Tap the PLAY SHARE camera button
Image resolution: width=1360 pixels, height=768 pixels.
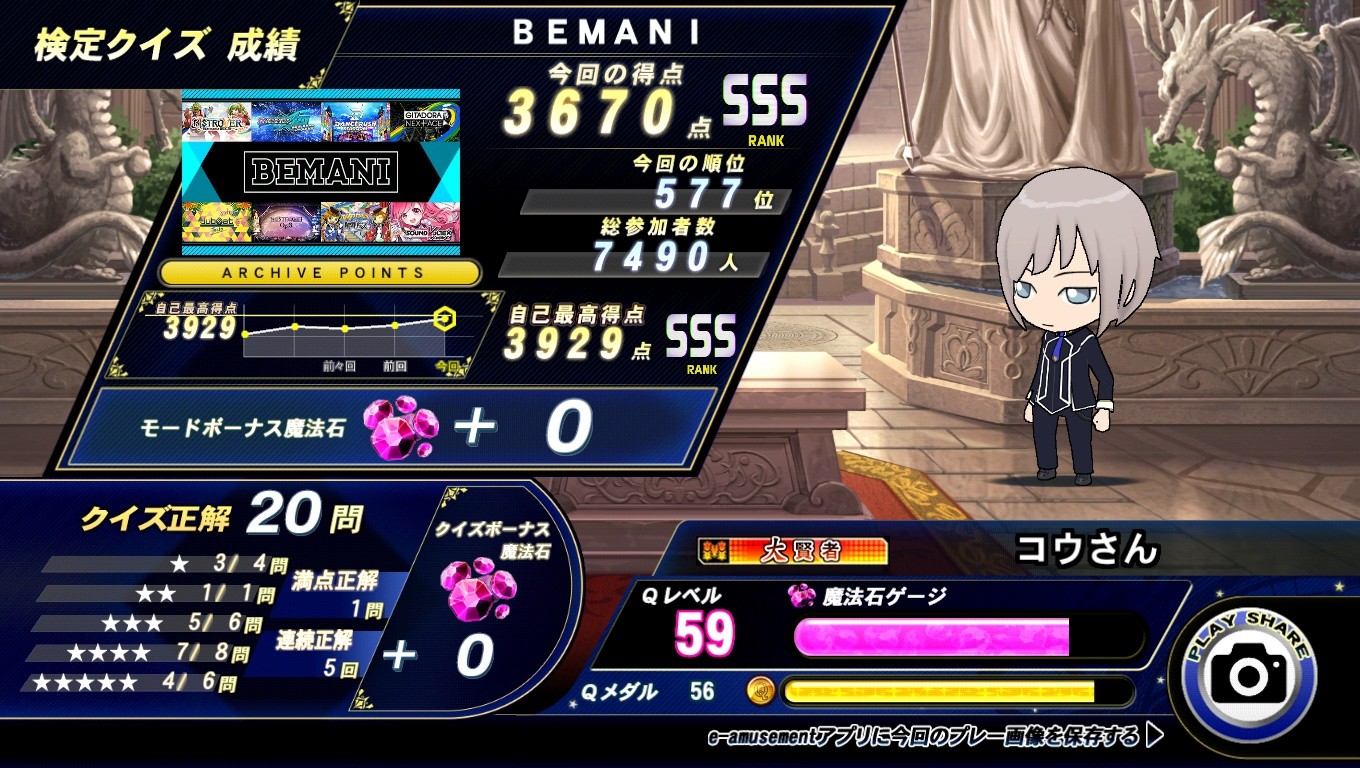point(1248,675)
